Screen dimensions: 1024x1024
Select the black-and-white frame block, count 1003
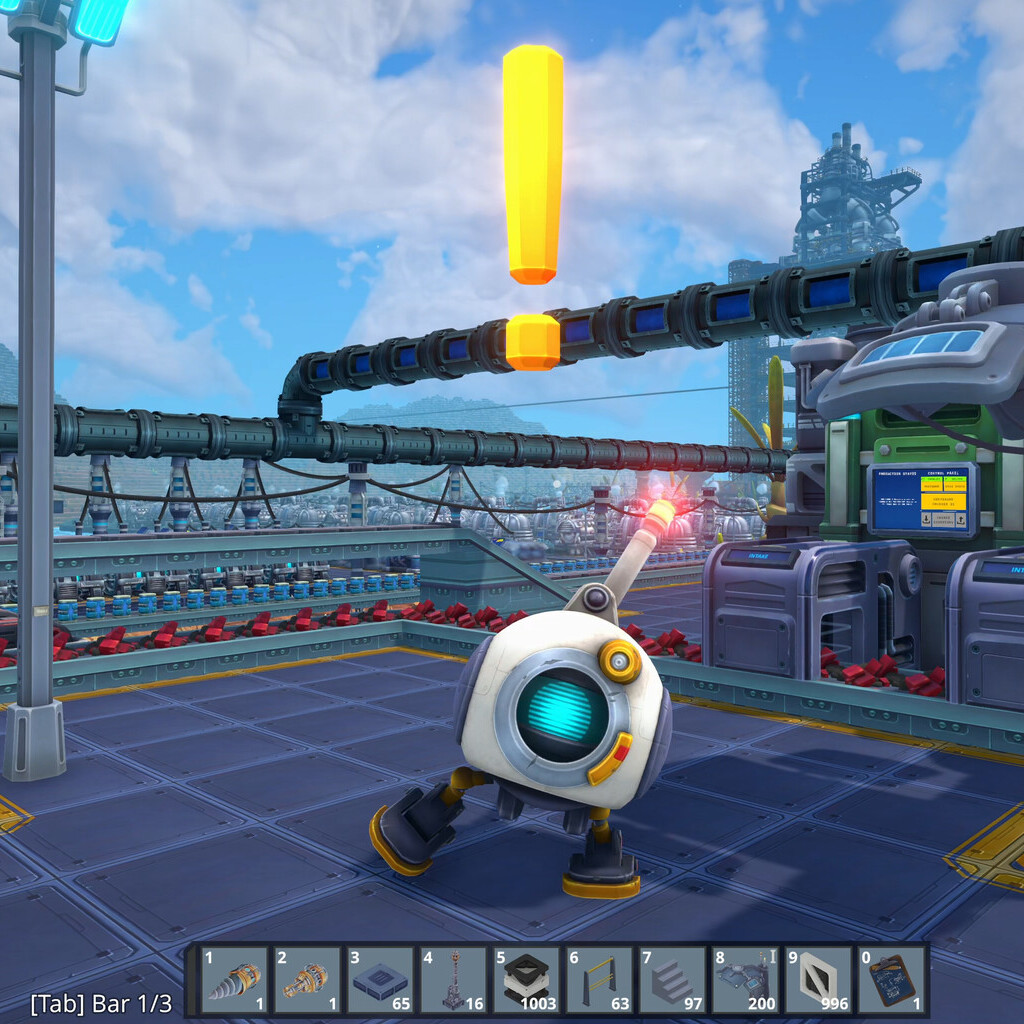point(526,980)
